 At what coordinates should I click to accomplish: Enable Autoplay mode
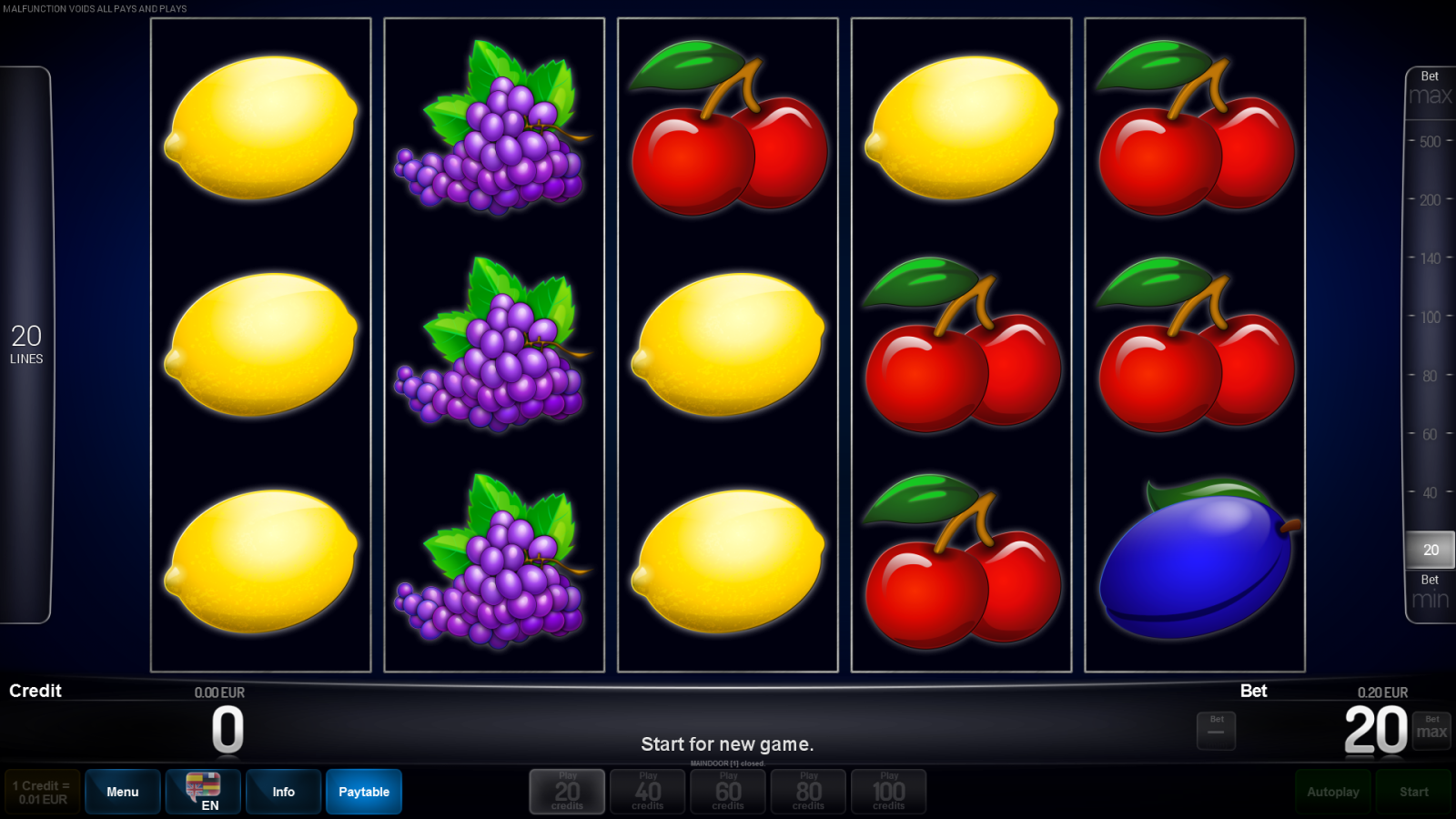1333,791
